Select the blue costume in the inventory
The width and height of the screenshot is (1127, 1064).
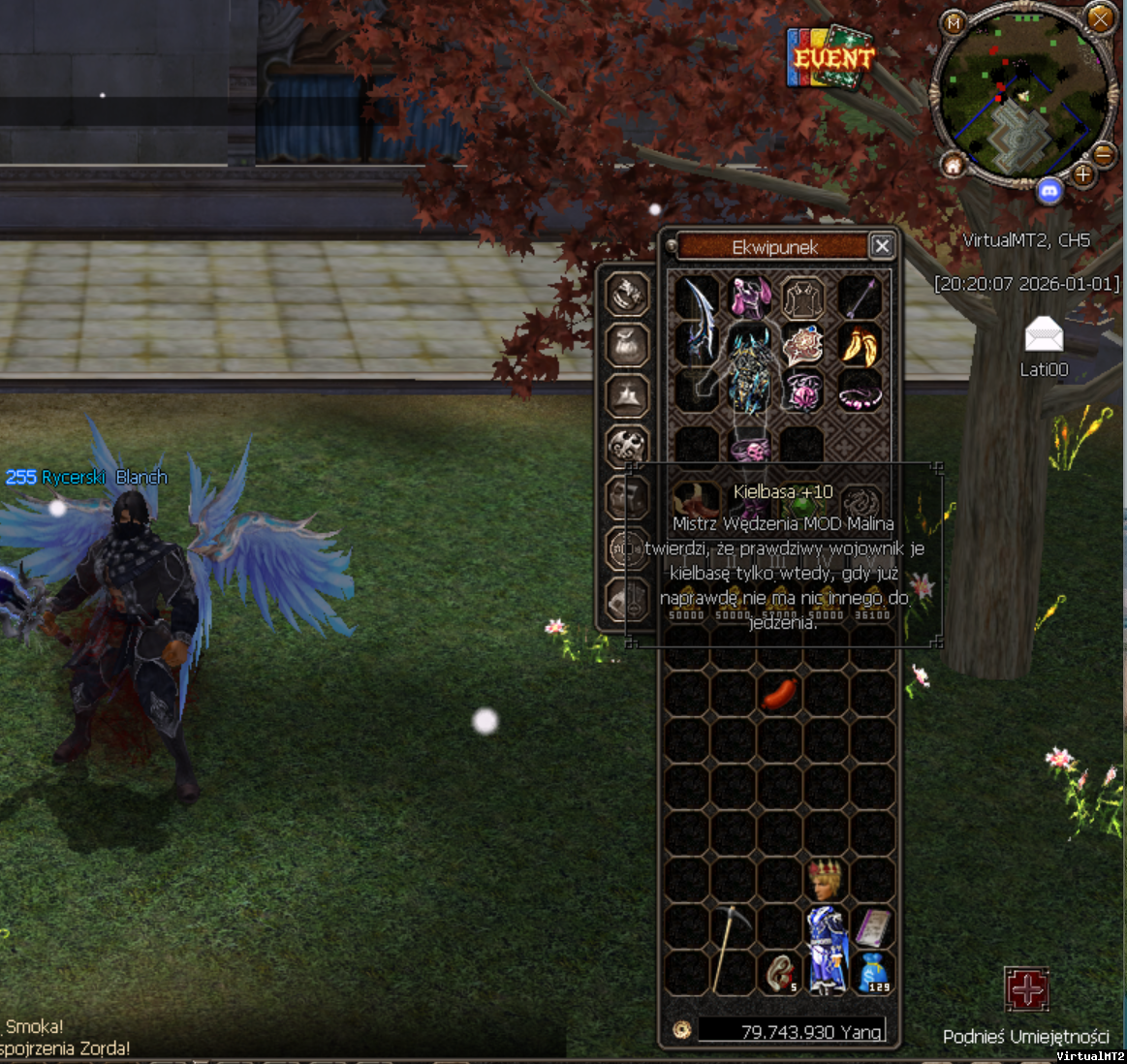point(827,948)
